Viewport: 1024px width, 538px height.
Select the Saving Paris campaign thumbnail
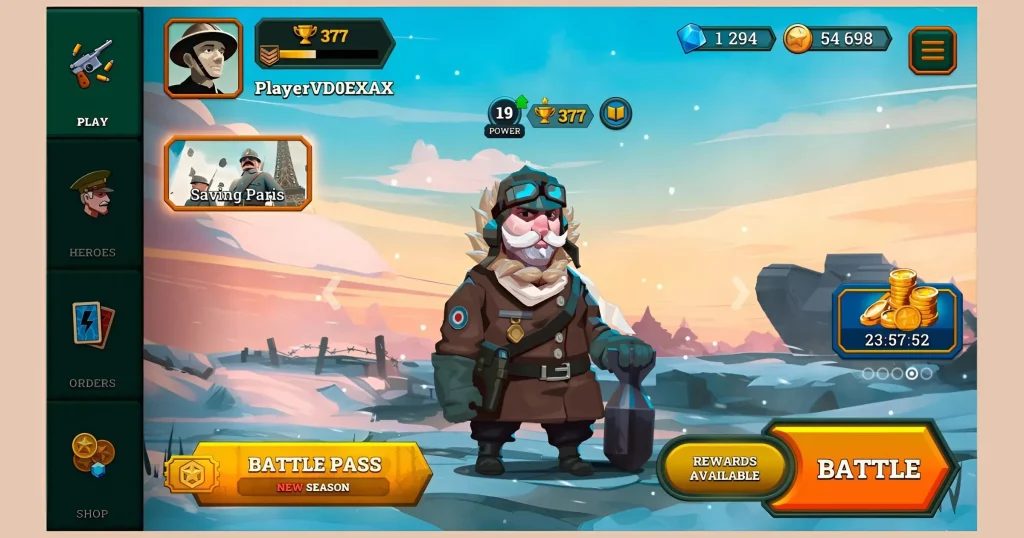pyautogui.click(x=238, y=173)
